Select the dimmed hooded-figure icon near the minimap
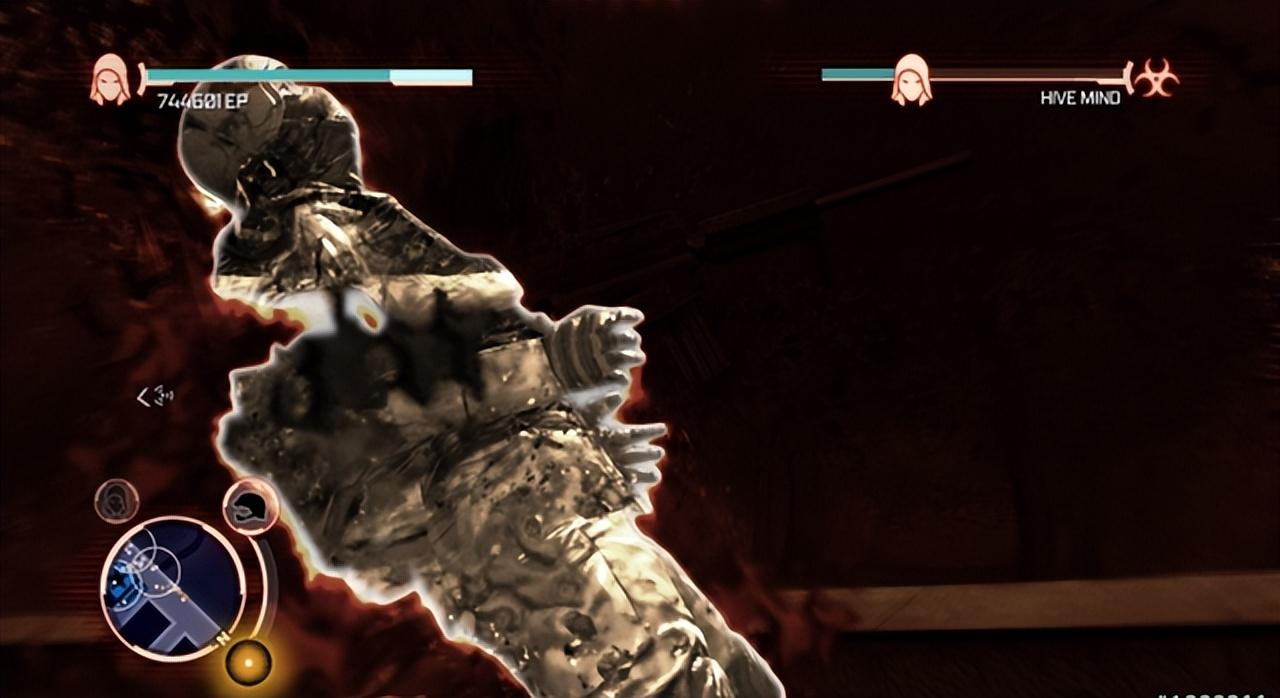The image size is (1280, 698). (117, 500)
